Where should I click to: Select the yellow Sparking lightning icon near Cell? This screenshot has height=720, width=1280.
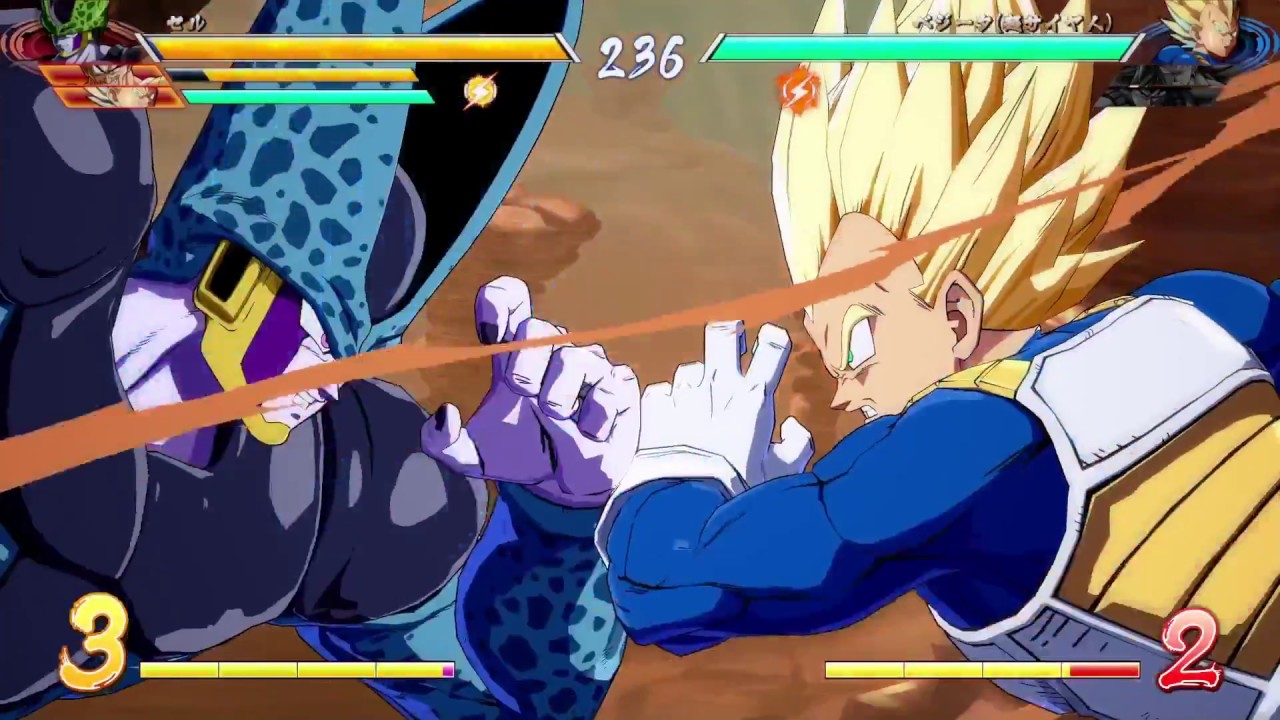coord(478,90)
